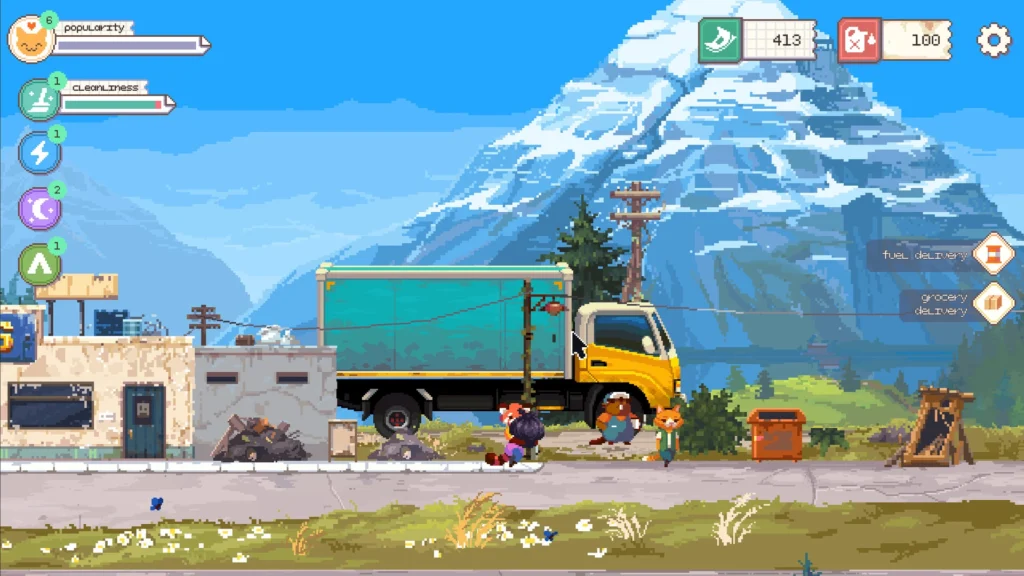Click the green tent stat icon

(x=40, y=265)
